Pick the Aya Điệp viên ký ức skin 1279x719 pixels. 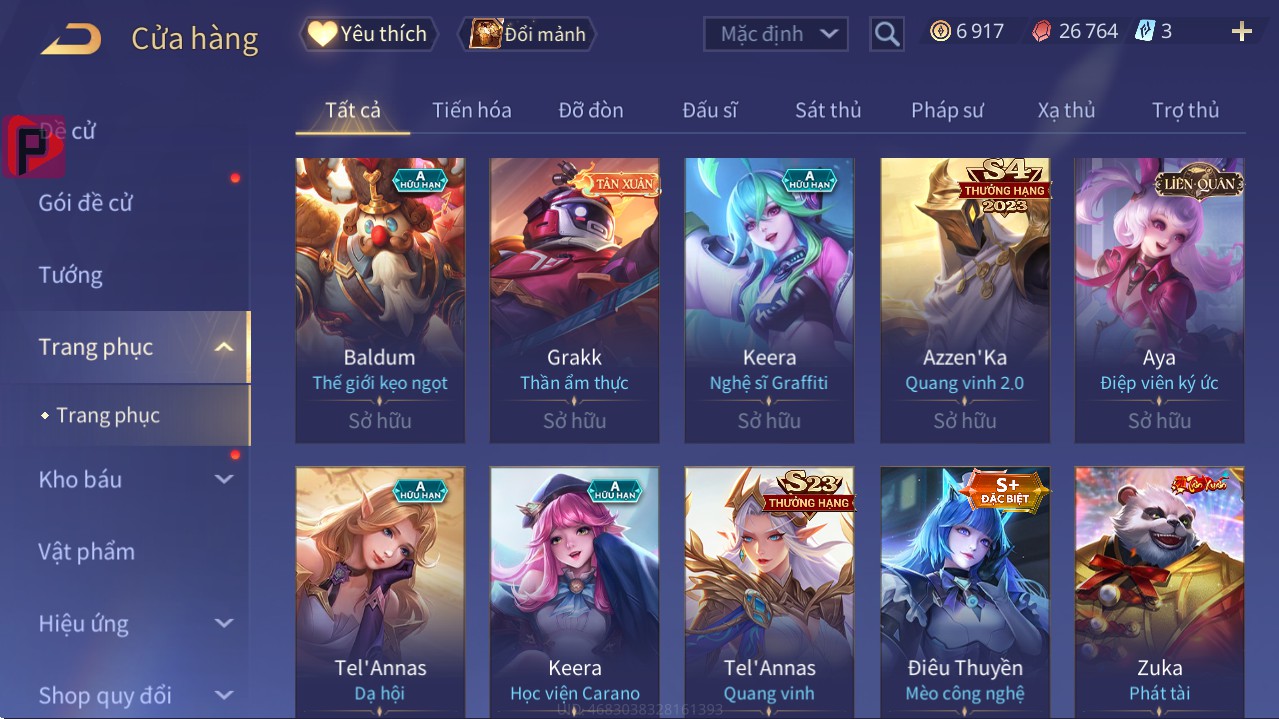[1159, 299]
